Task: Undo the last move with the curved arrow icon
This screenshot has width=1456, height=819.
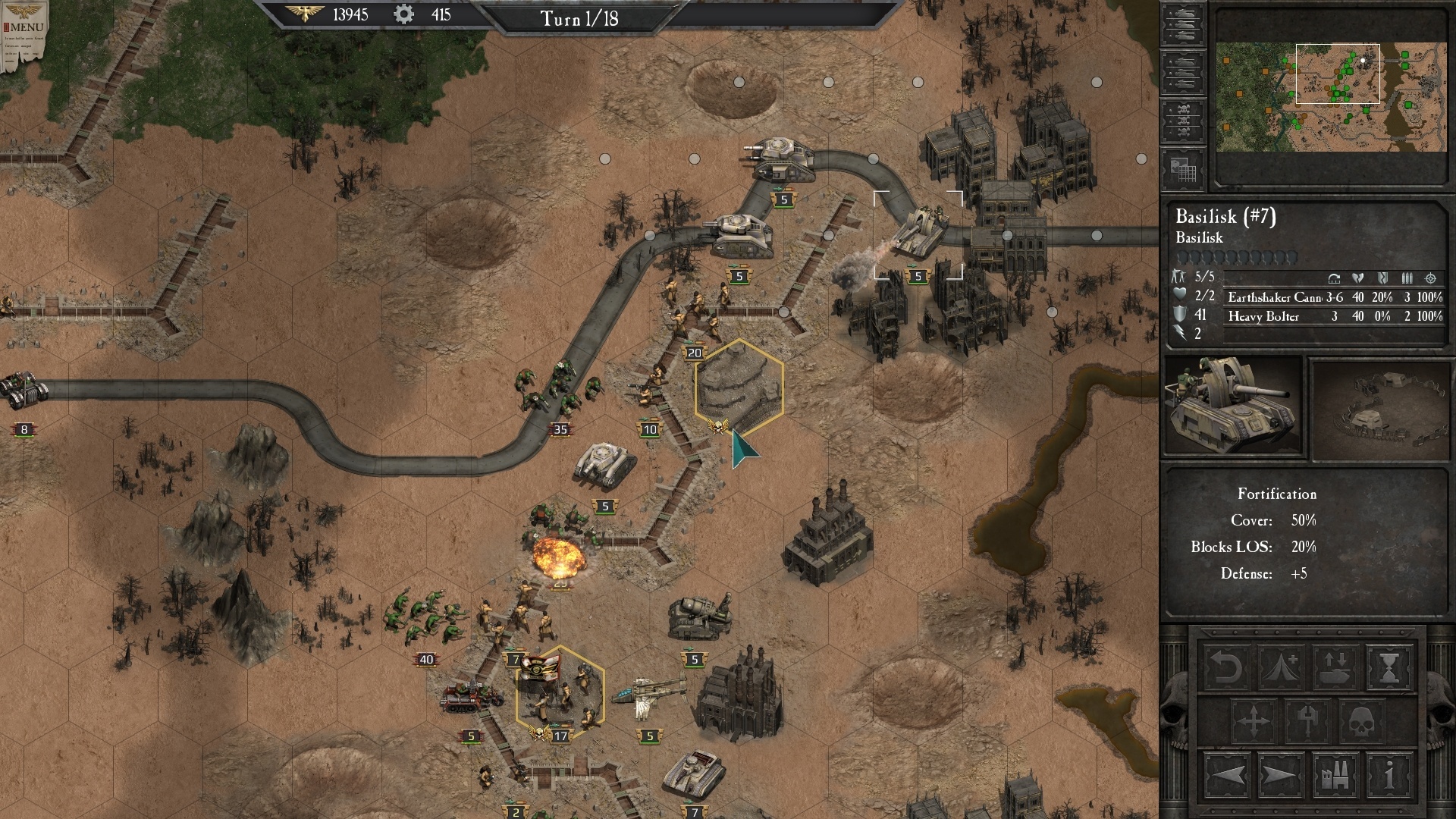Action: [1226, 667]
